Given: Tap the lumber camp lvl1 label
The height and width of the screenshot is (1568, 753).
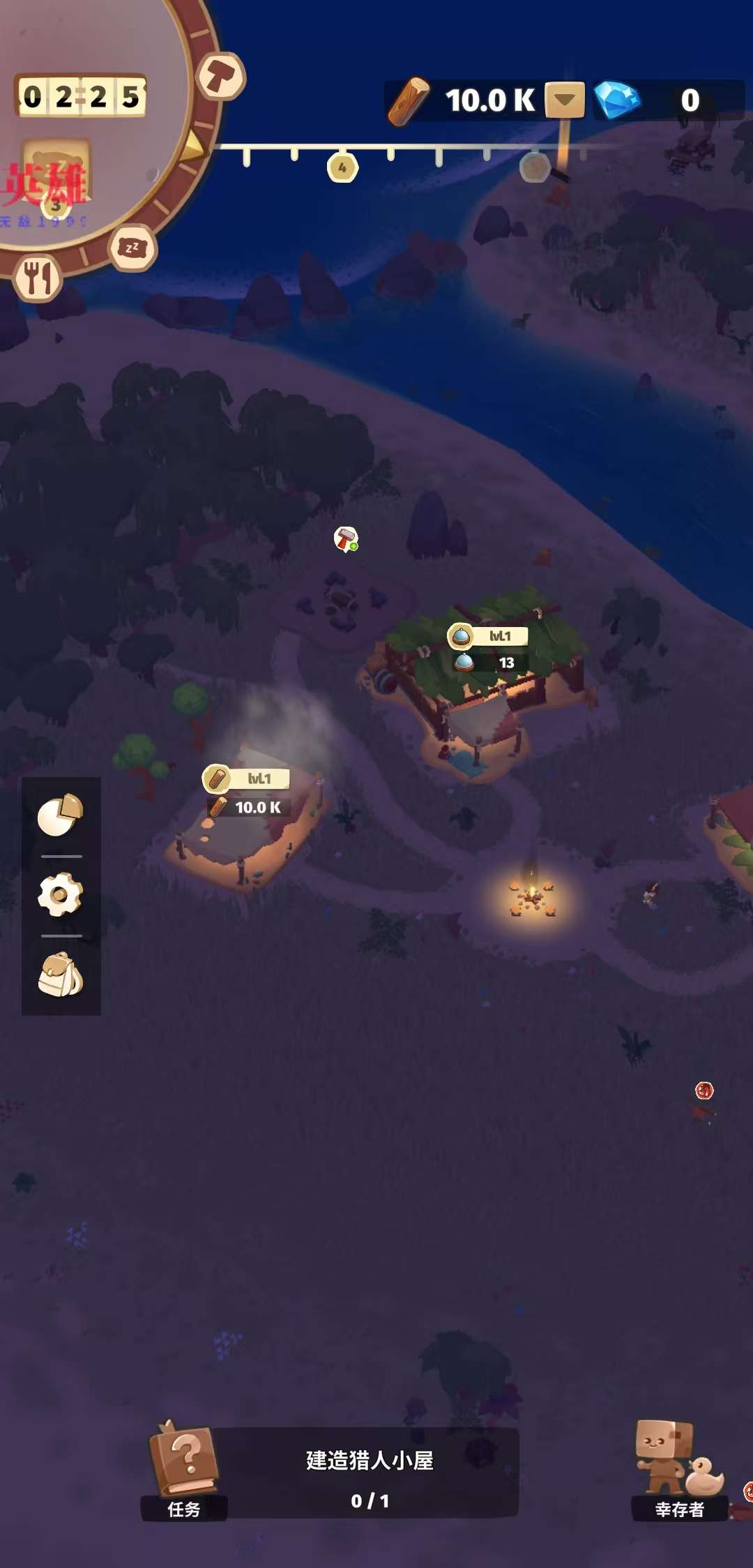Looking at the screenshot, I should [x=247, y=778].
